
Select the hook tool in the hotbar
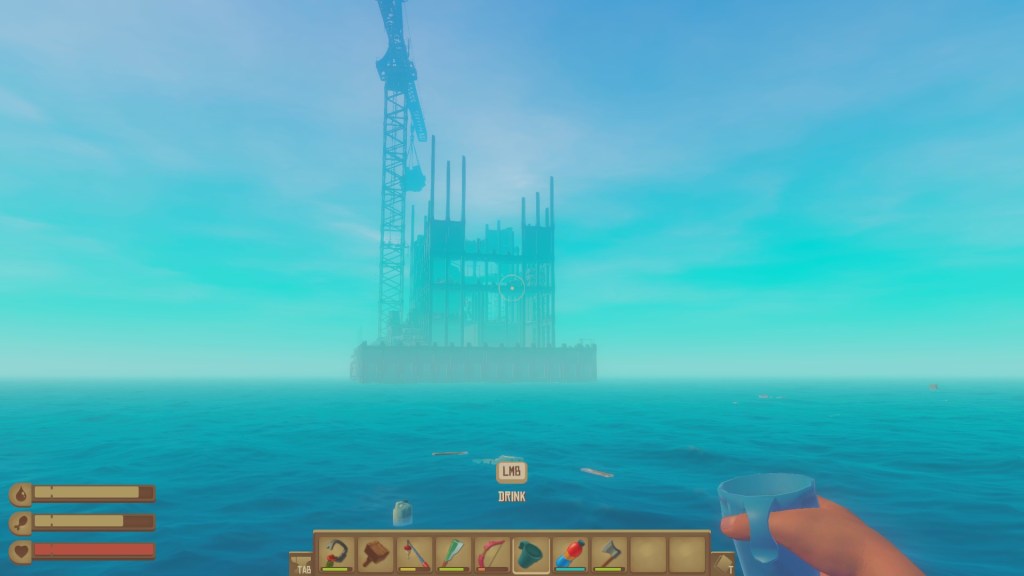[338, 553]
